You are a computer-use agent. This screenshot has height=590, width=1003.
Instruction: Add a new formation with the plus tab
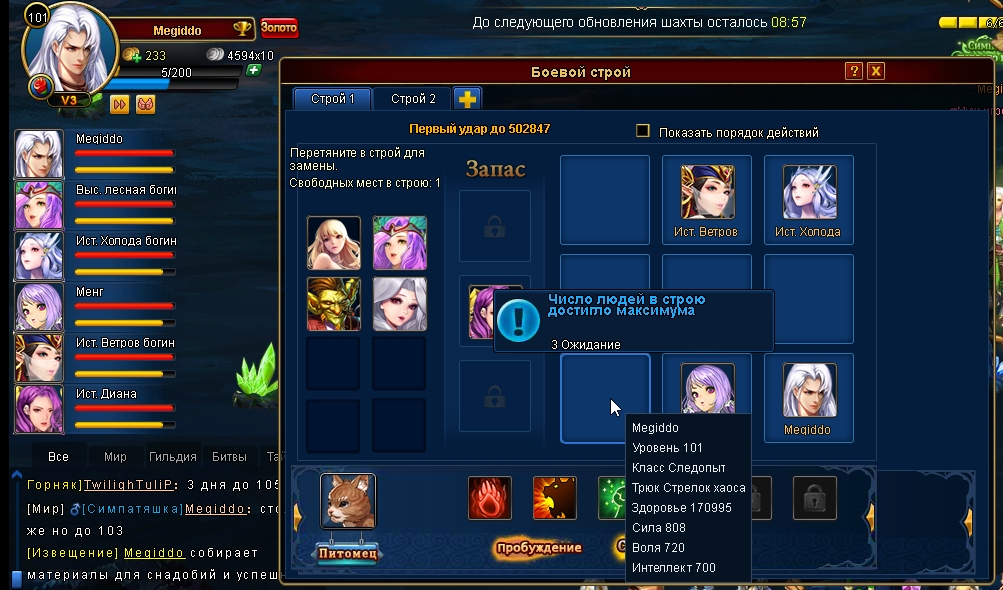tap(467, 98)
